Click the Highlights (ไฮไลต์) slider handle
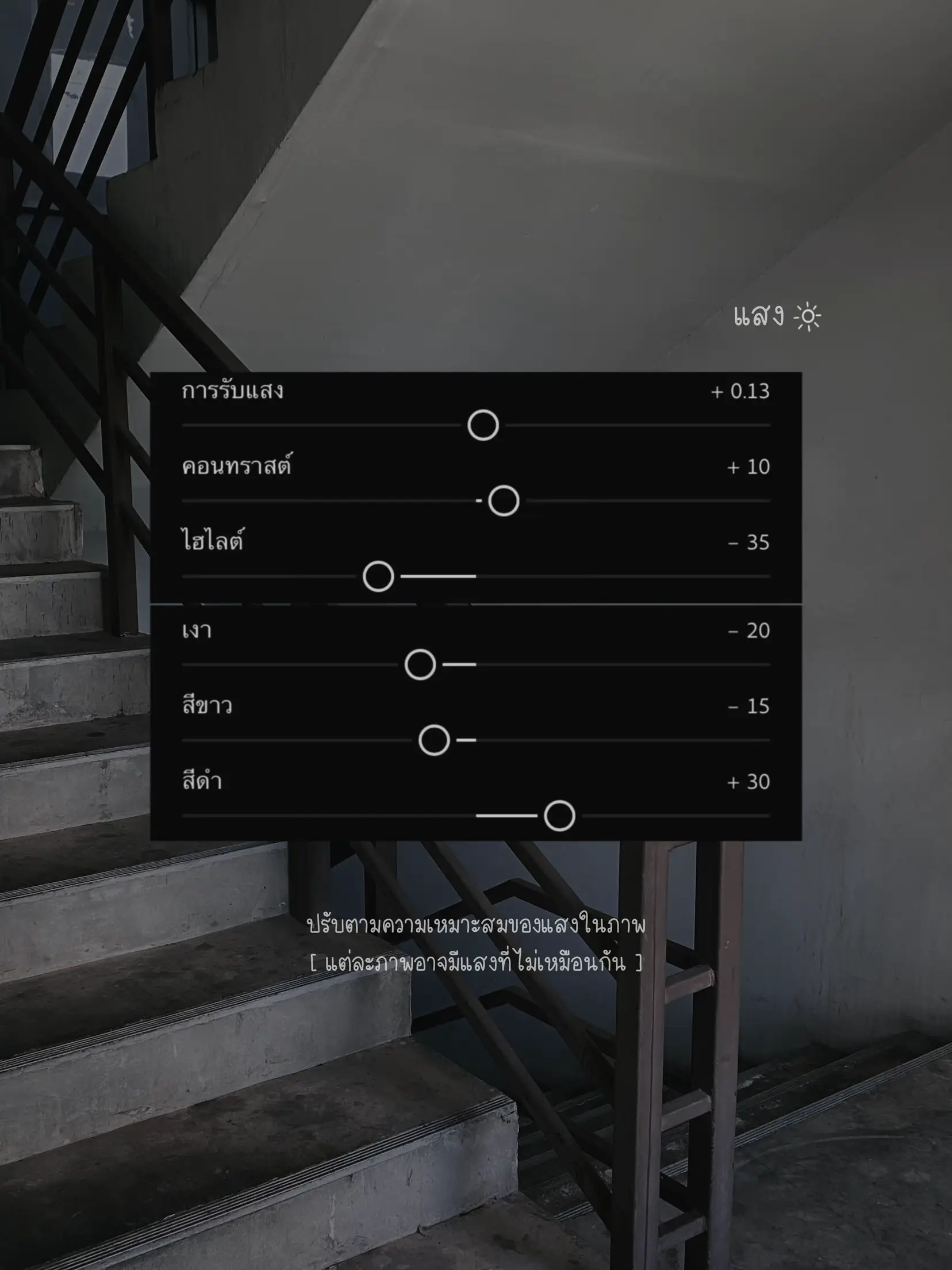The width and height of the screenshot is (952, 1270). (378, 576)
